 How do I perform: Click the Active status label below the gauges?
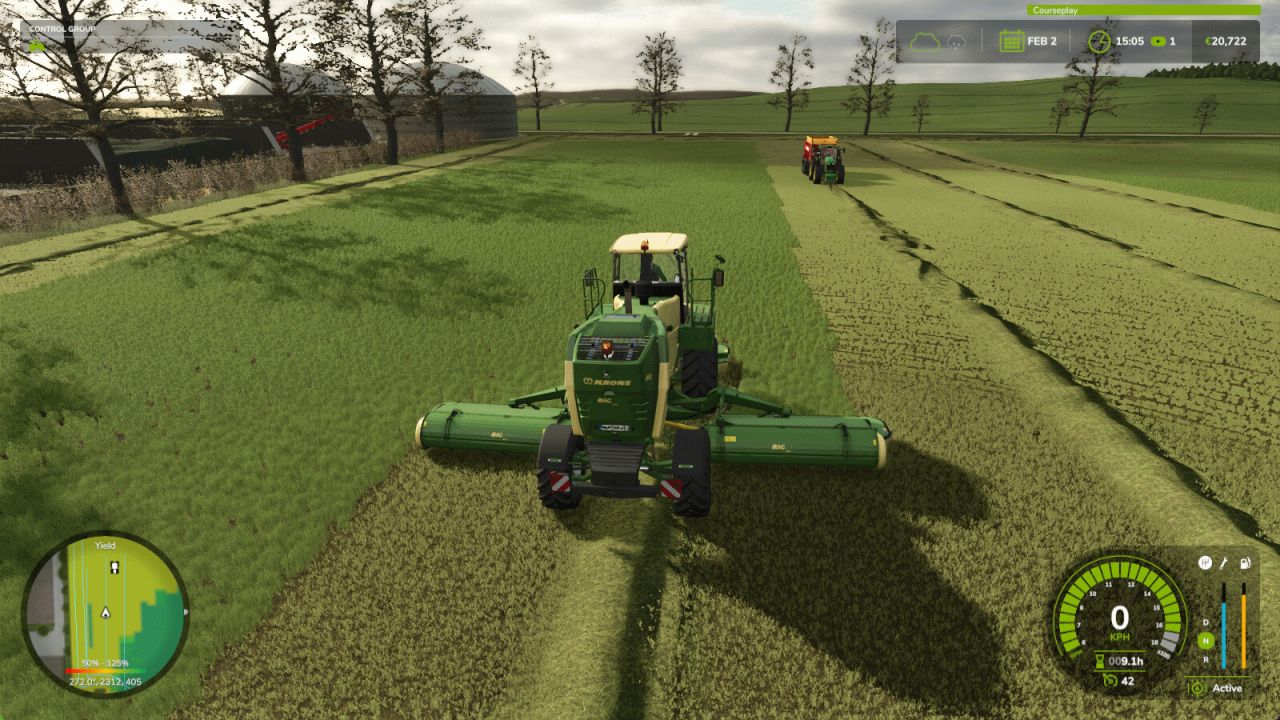(1226, 689)
